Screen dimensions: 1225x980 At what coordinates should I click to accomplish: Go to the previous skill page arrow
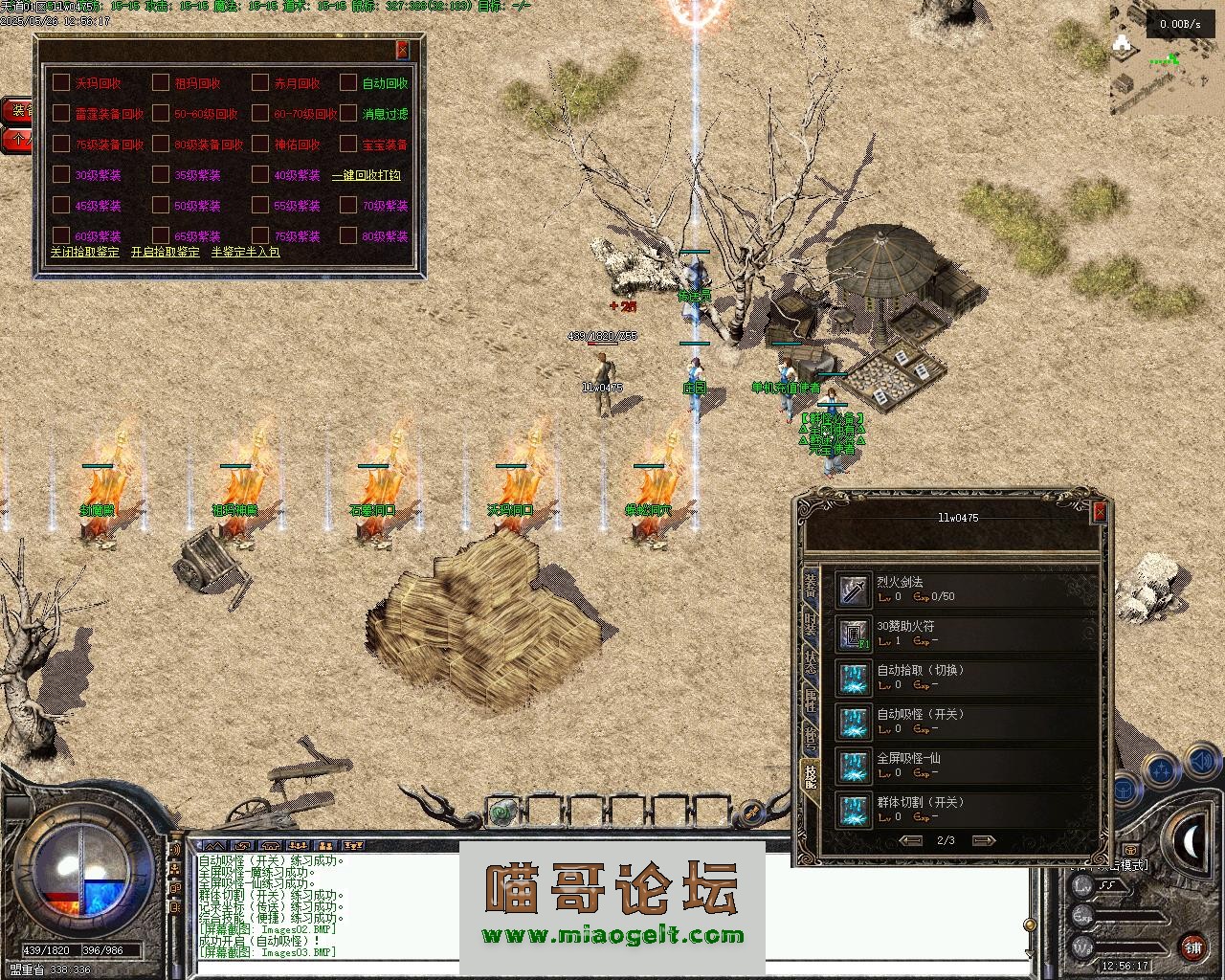click(x=910, y=840)
